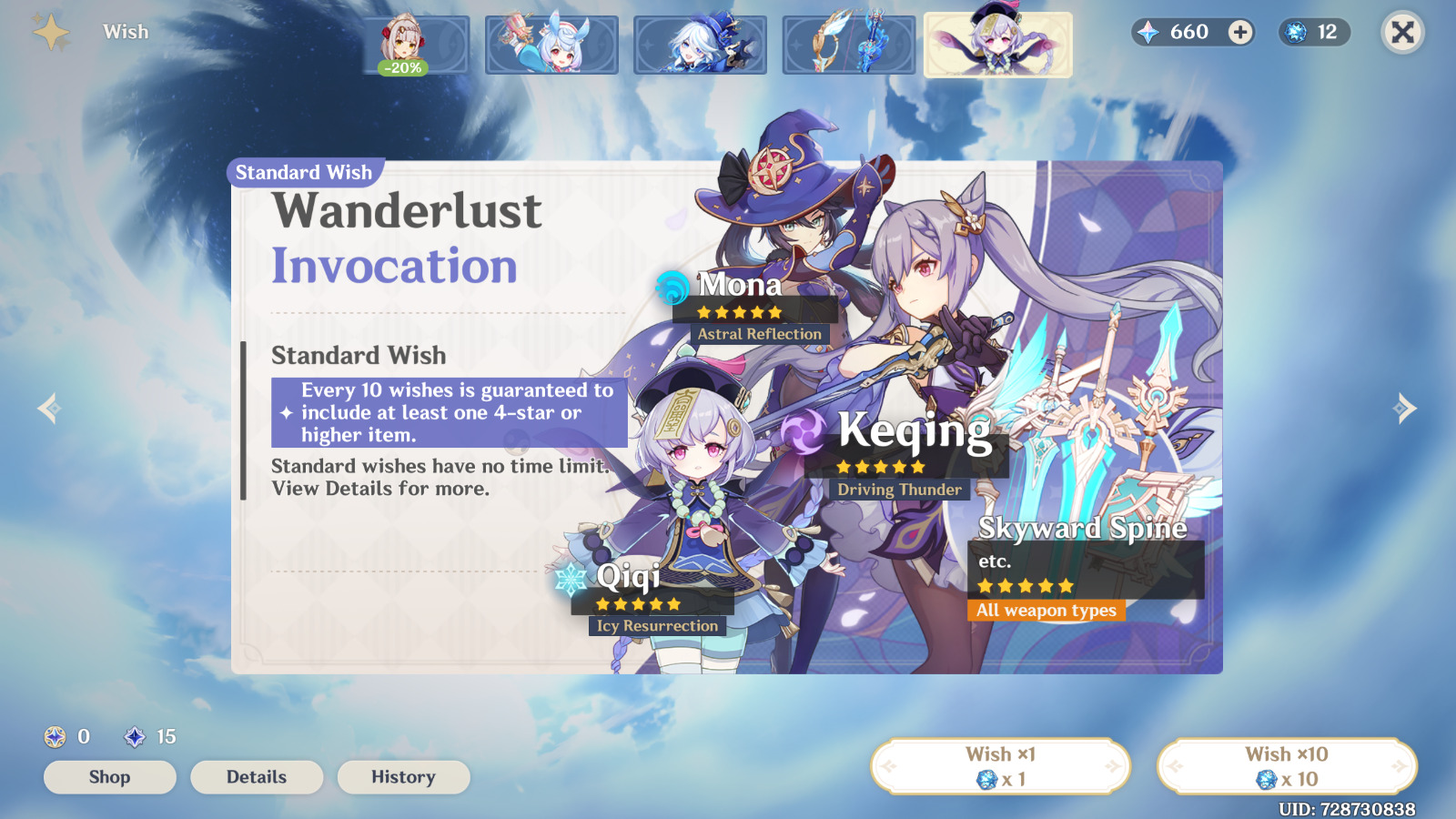Click the Intertwined Fate counter at top right
Viewport: 1456px width, 819px height.
point(1312,33)
